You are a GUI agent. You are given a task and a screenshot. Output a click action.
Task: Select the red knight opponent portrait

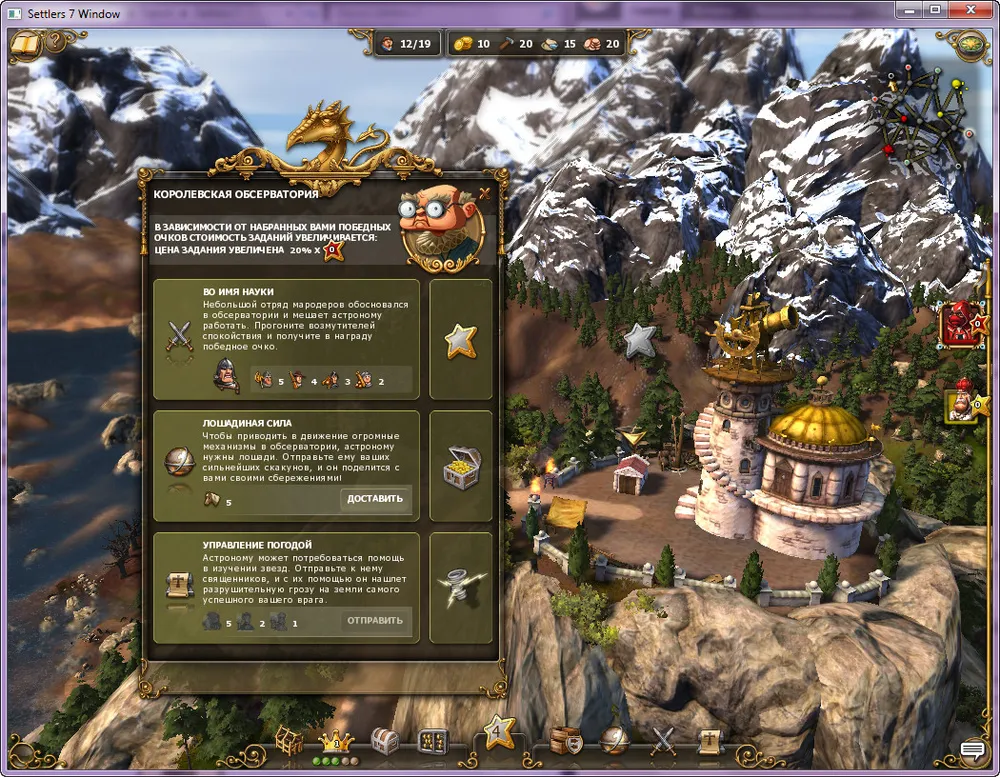coord(962,324)
